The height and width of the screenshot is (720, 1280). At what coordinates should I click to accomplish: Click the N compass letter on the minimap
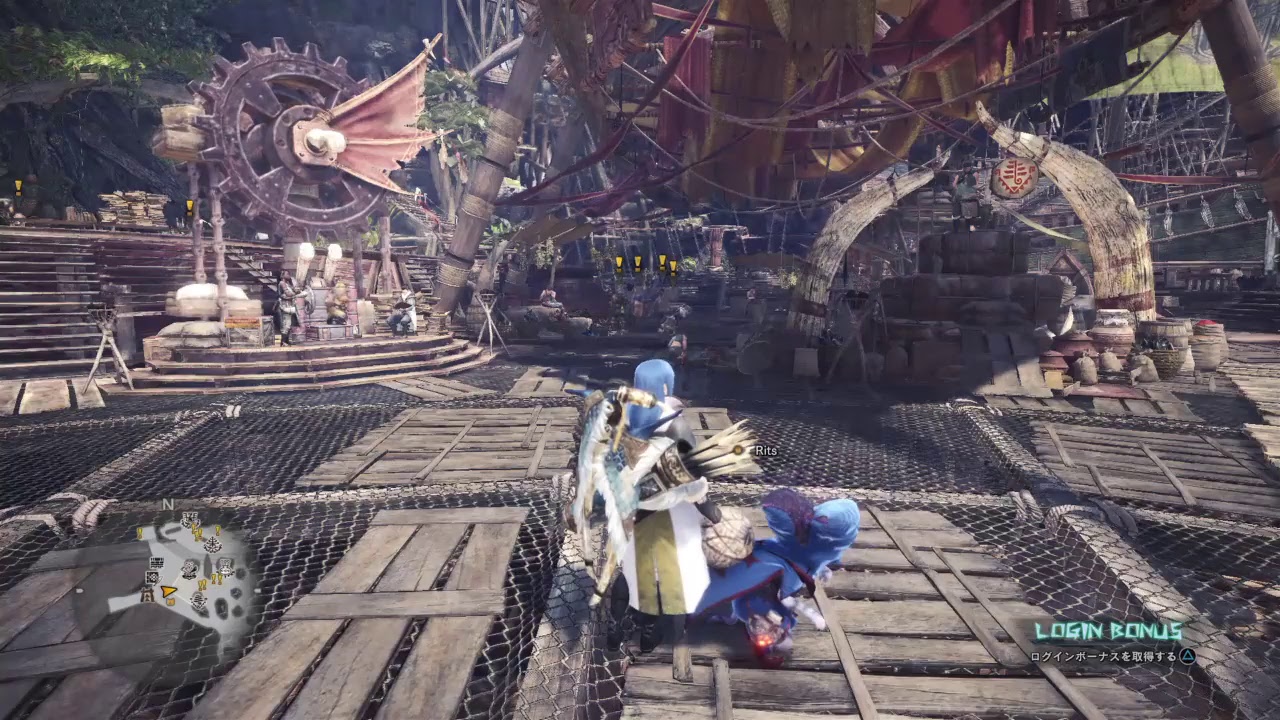167,505
